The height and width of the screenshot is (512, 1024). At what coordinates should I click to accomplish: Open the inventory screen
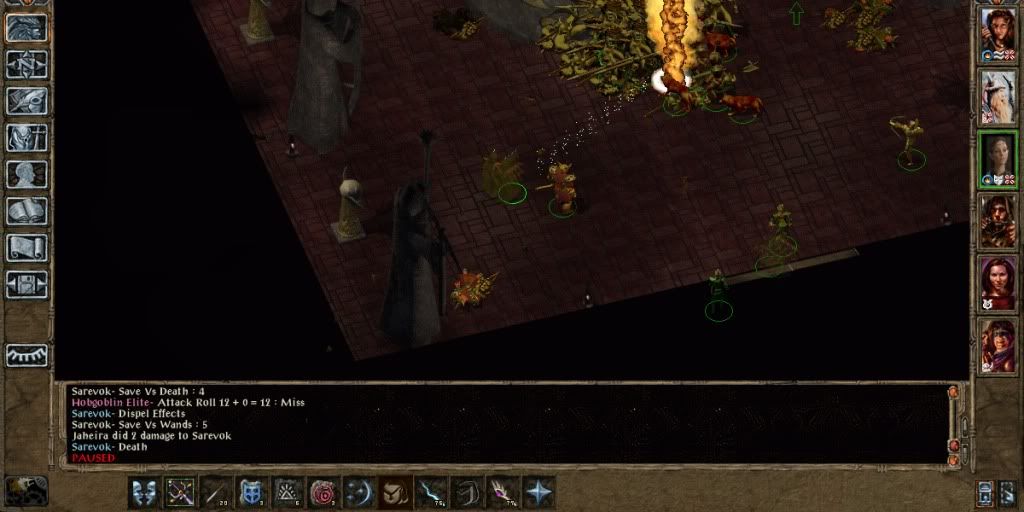click(27, 137)
